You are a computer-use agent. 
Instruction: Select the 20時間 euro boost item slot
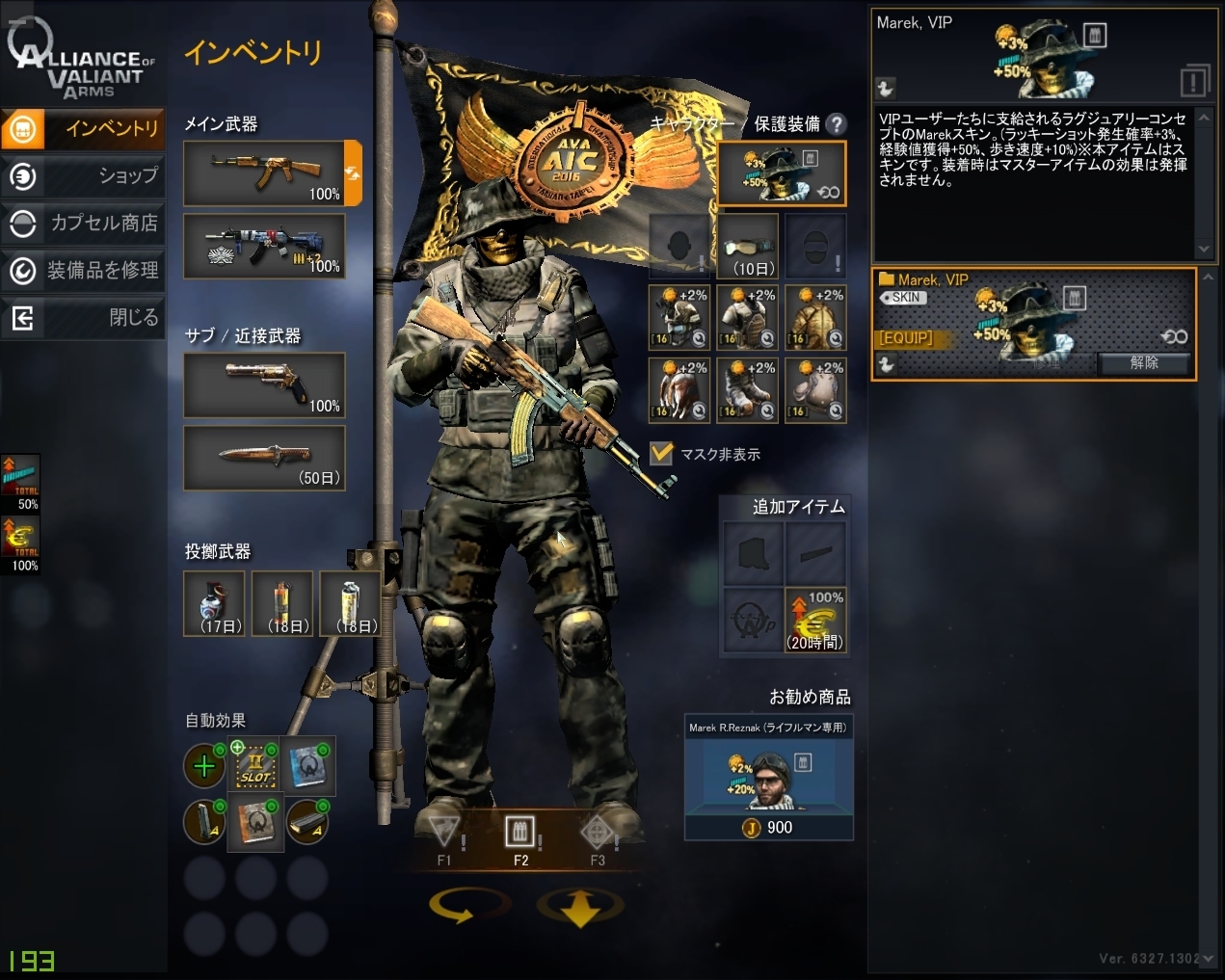(815, 620)
